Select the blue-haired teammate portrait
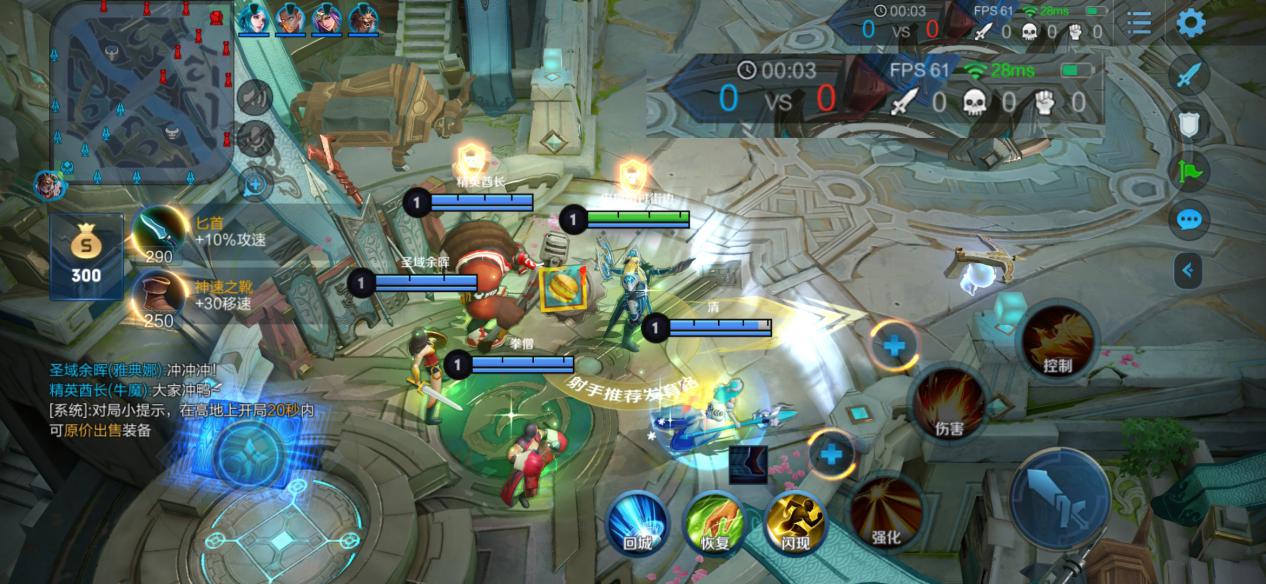Image resolution: width=1266 pixels, height=584 pixels. point(254,18)
